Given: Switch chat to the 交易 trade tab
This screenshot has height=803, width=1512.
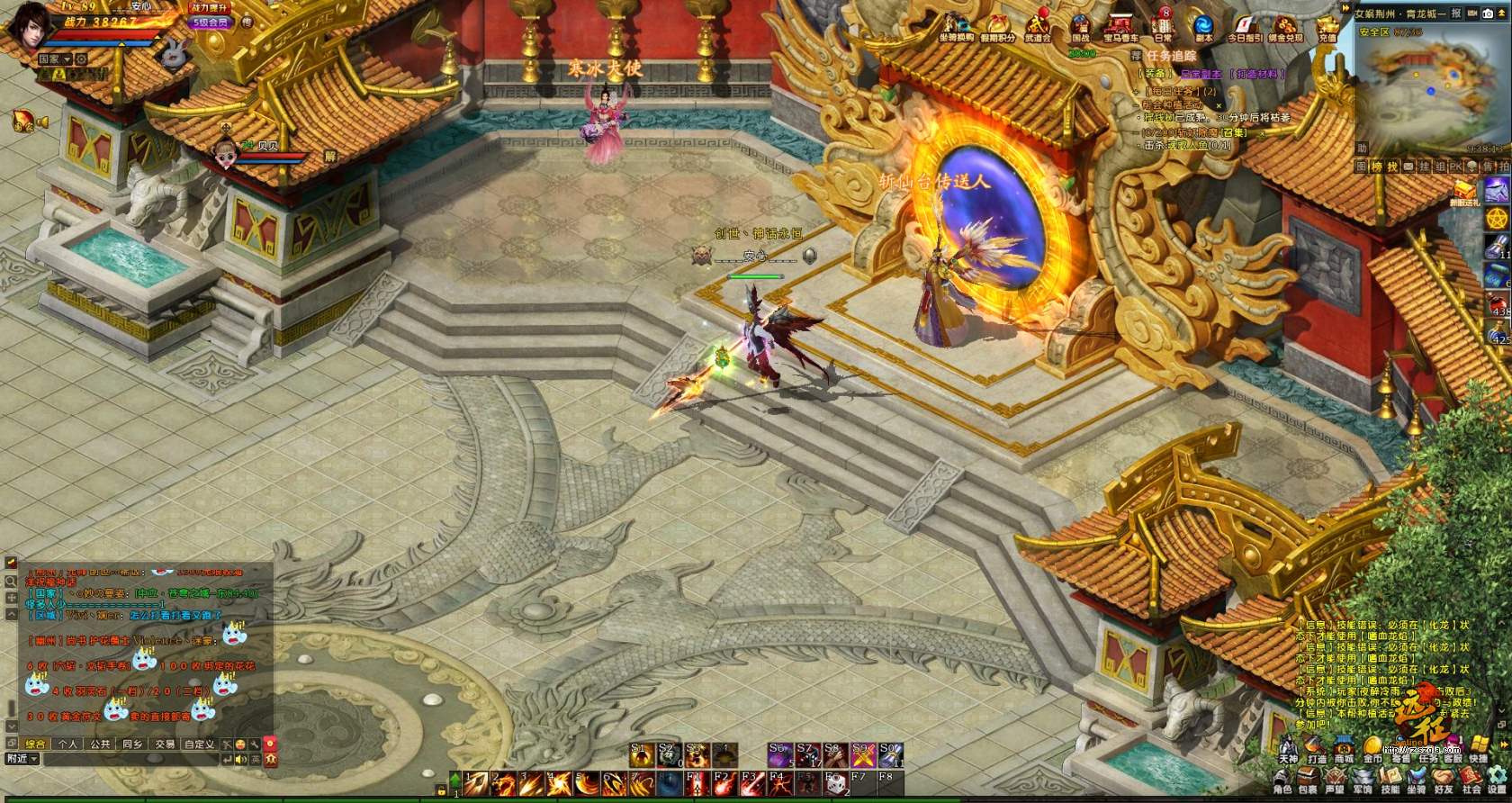Looking at the screenshot, I should 164,744.
